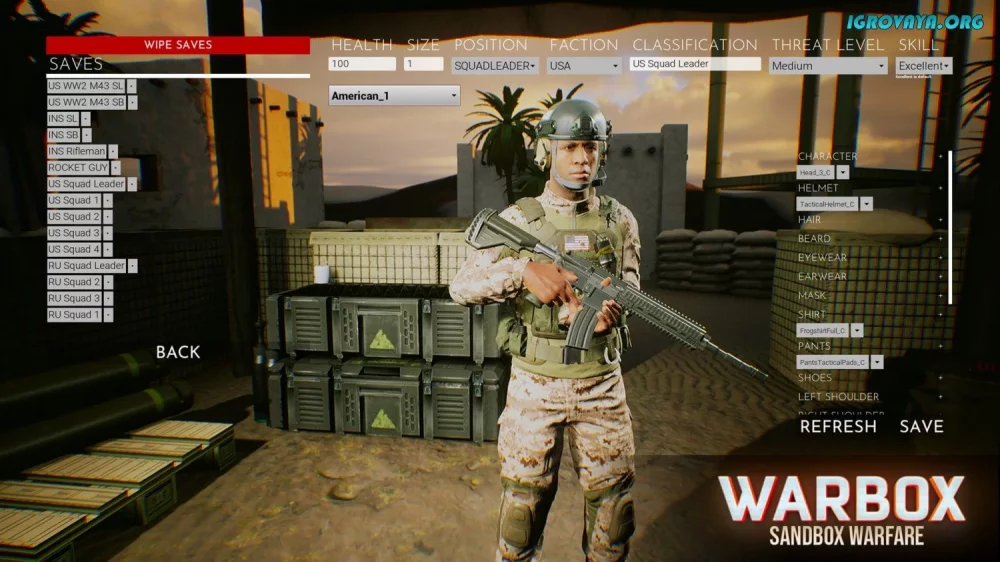Open the Skill dropdown showing Excellent
The height and width of the screenshot is (562, 1000).
click(924, 66)
